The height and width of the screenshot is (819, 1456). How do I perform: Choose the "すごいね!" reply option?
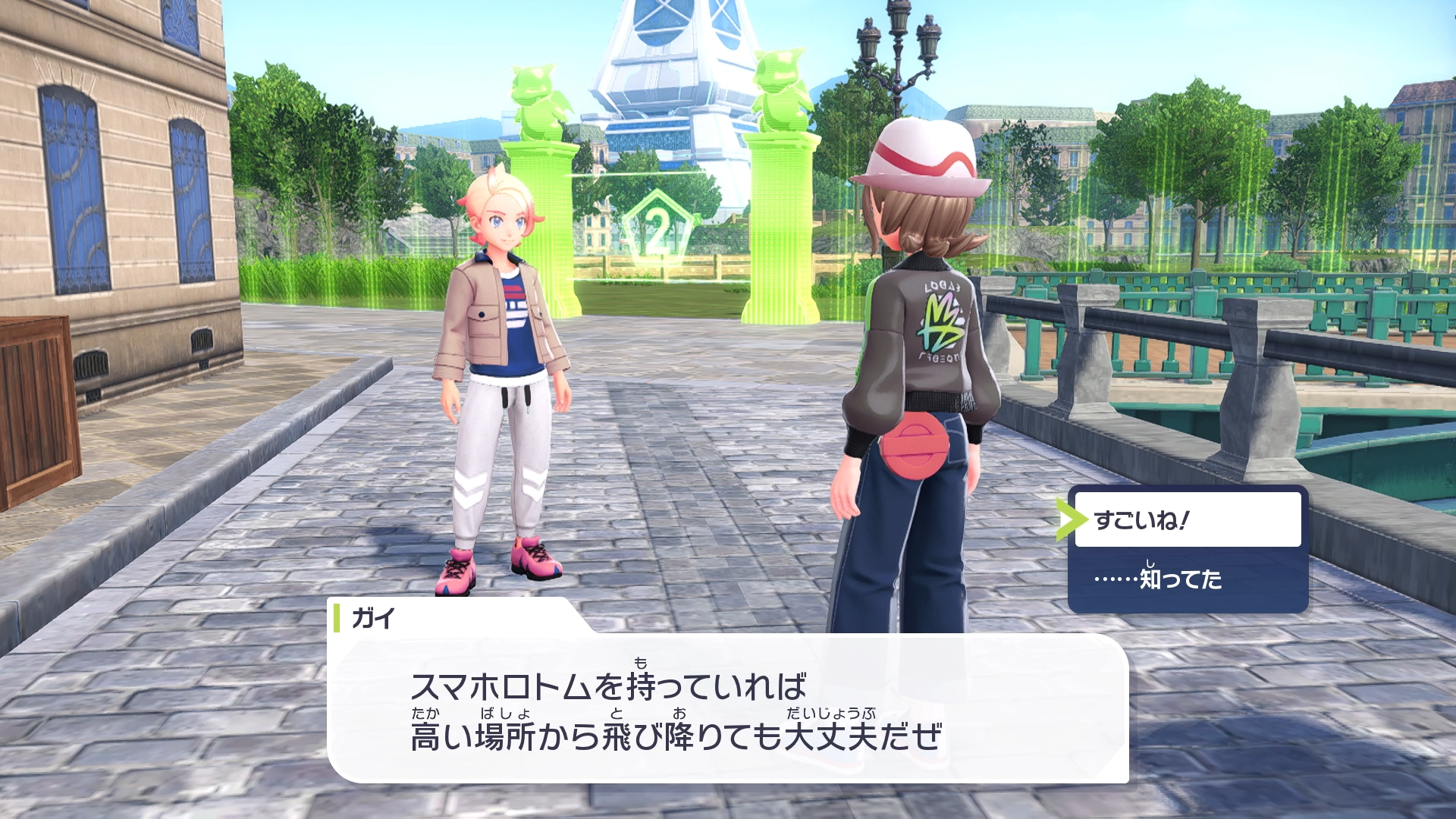coord(1187,519)
